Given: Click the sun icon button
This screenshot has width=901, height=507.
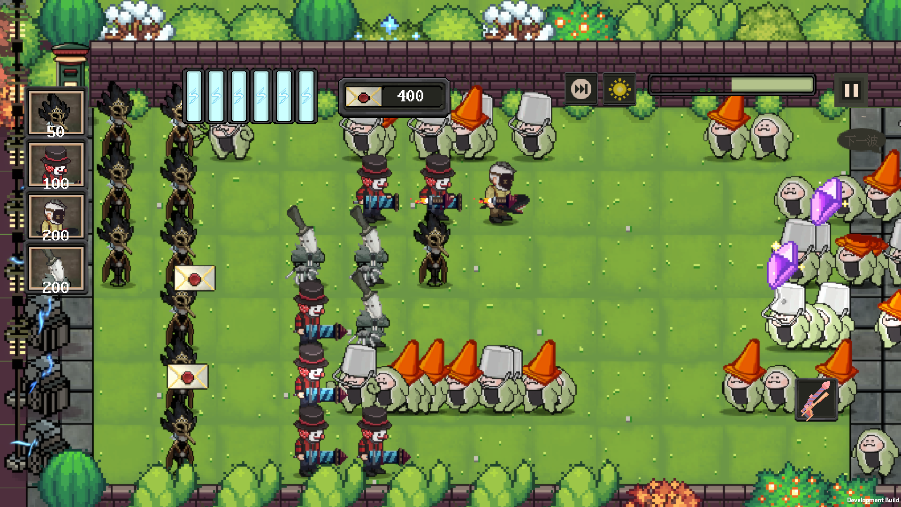Looking at the screenshot, I should coord(619,90).
